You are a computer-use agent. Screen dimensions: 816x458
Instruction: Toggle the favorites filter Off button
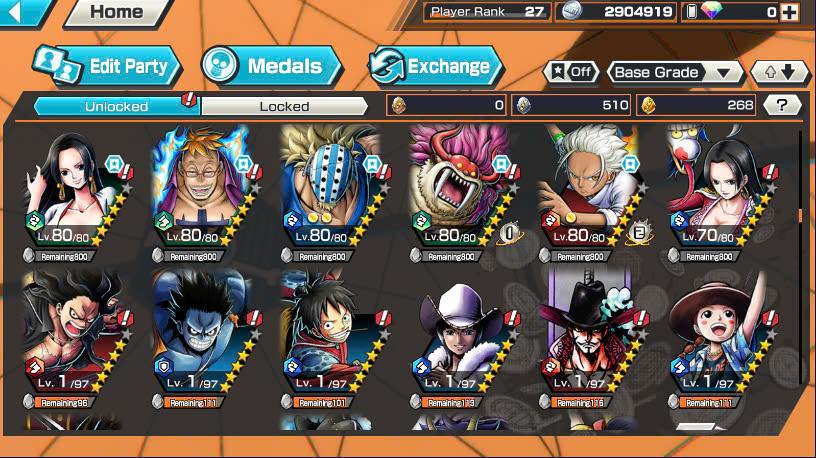coord(571,72)
